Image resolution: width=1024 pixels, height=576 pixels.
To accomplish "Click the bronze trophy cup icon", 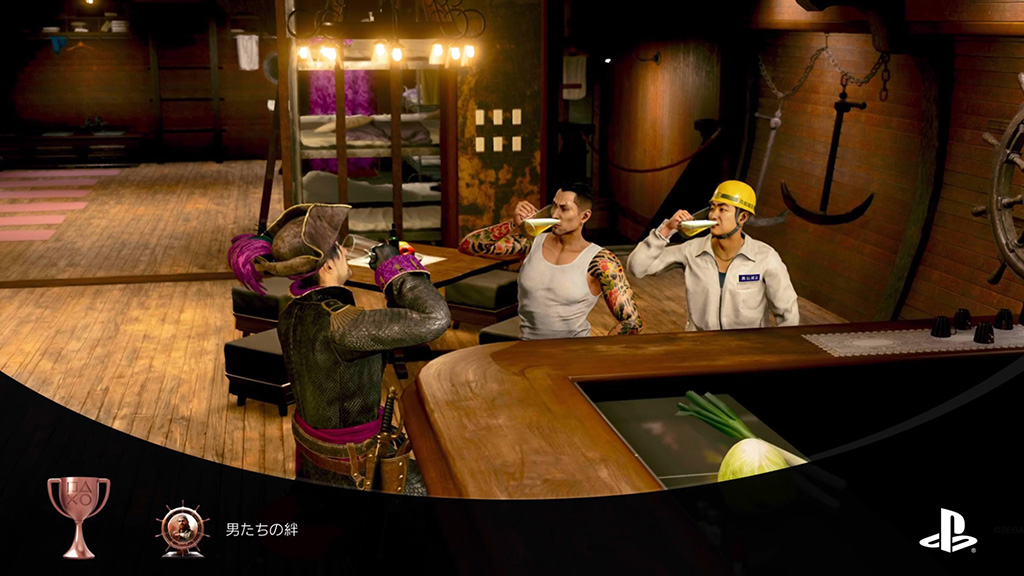I will pos(78,515).
